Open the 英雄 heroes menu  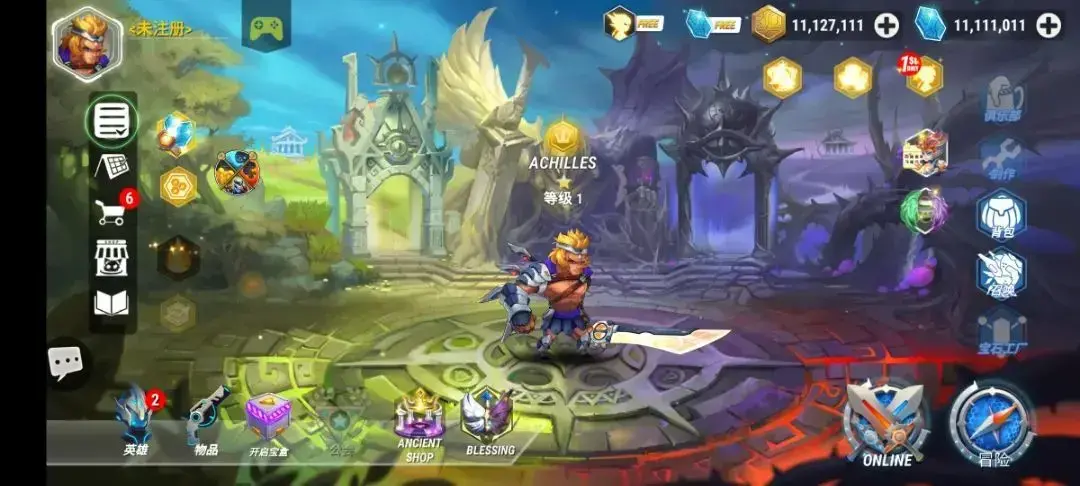(x=135, y=420)
